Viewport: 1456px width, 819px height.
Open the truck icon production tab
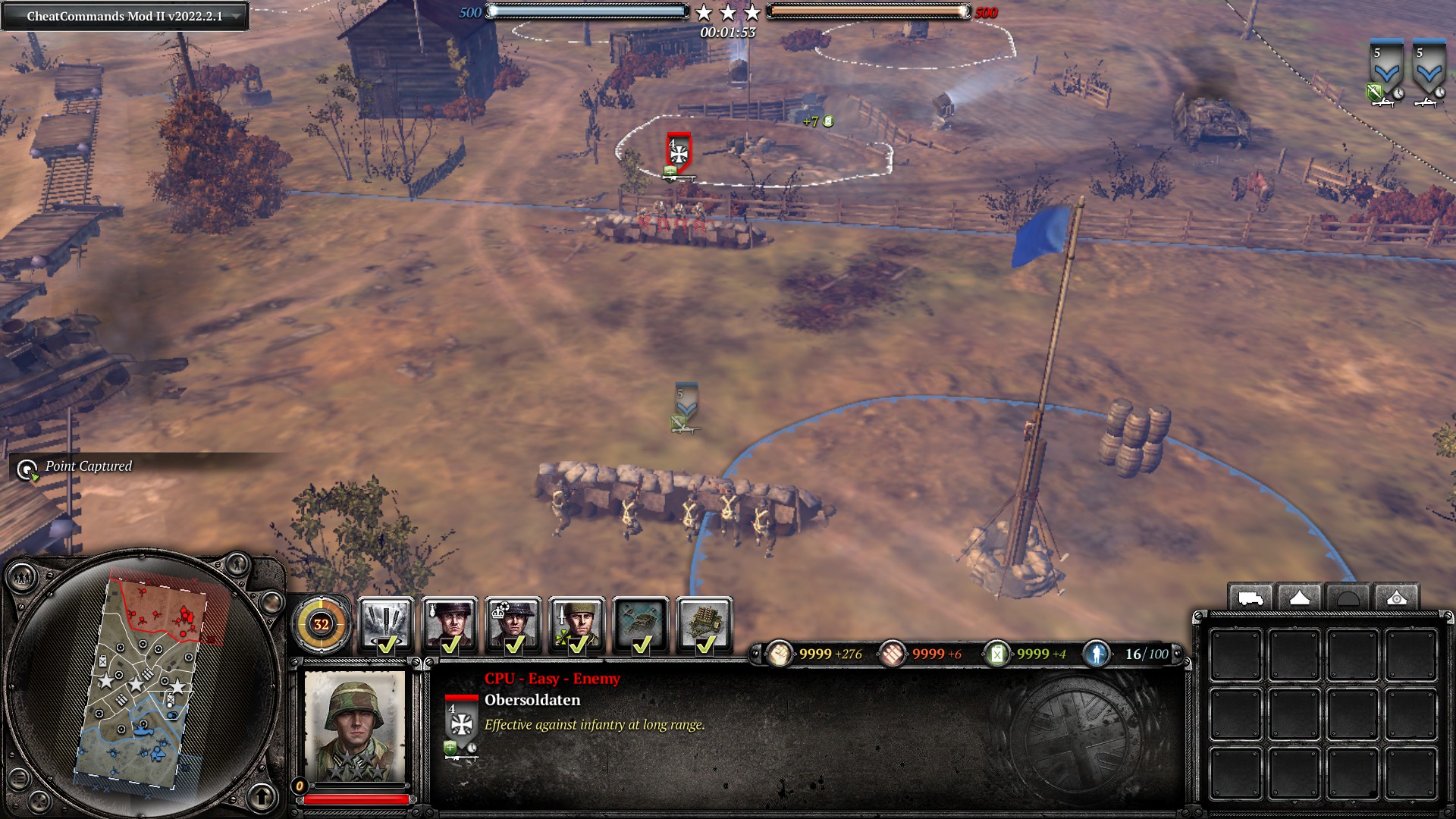click(x=1250, y=598)
